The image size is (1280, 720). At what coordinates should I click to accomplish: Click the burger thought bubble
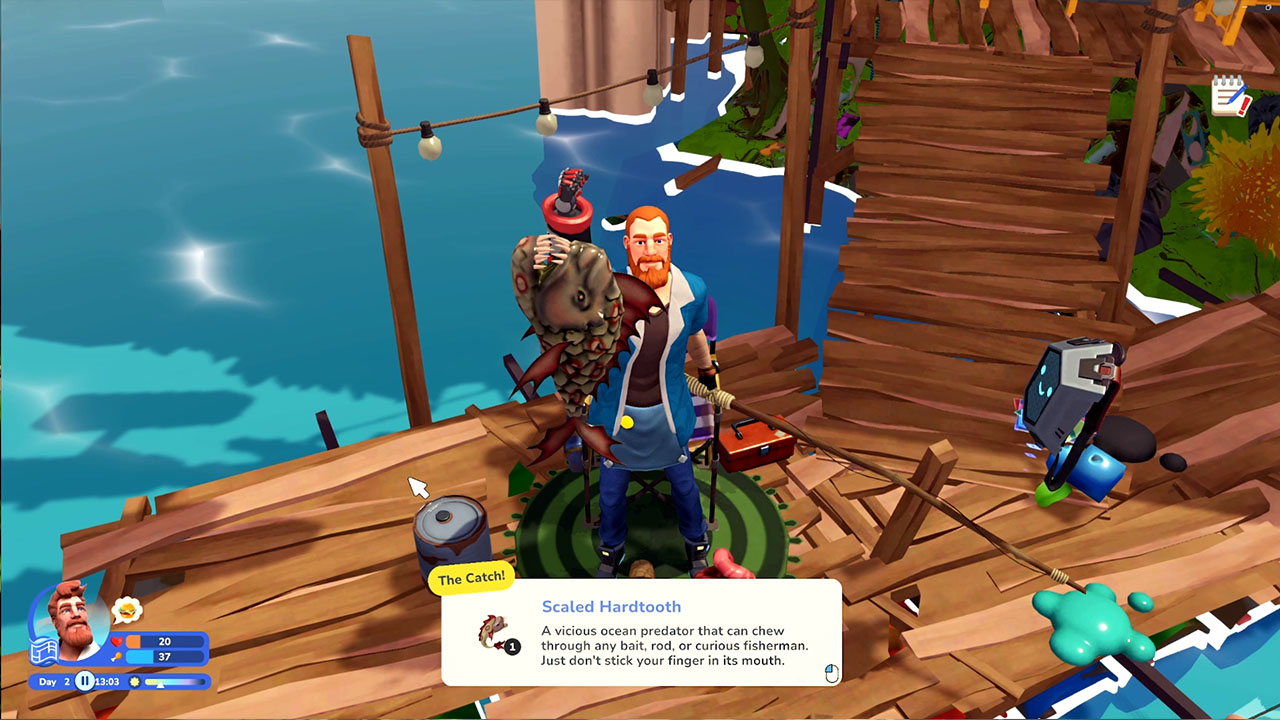(127, 609)
